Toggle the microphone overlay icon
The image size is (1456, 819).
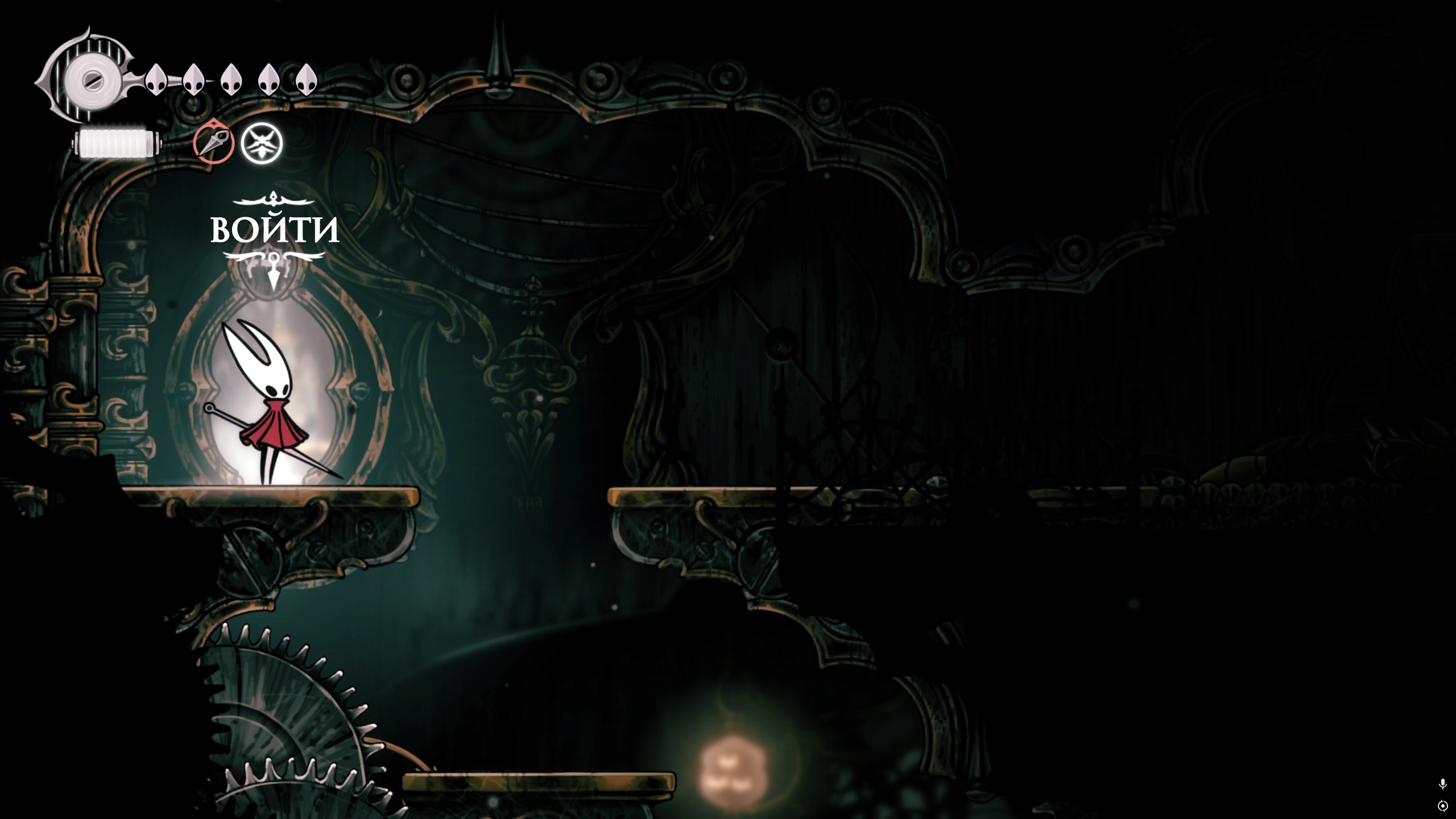point(1442,784)
